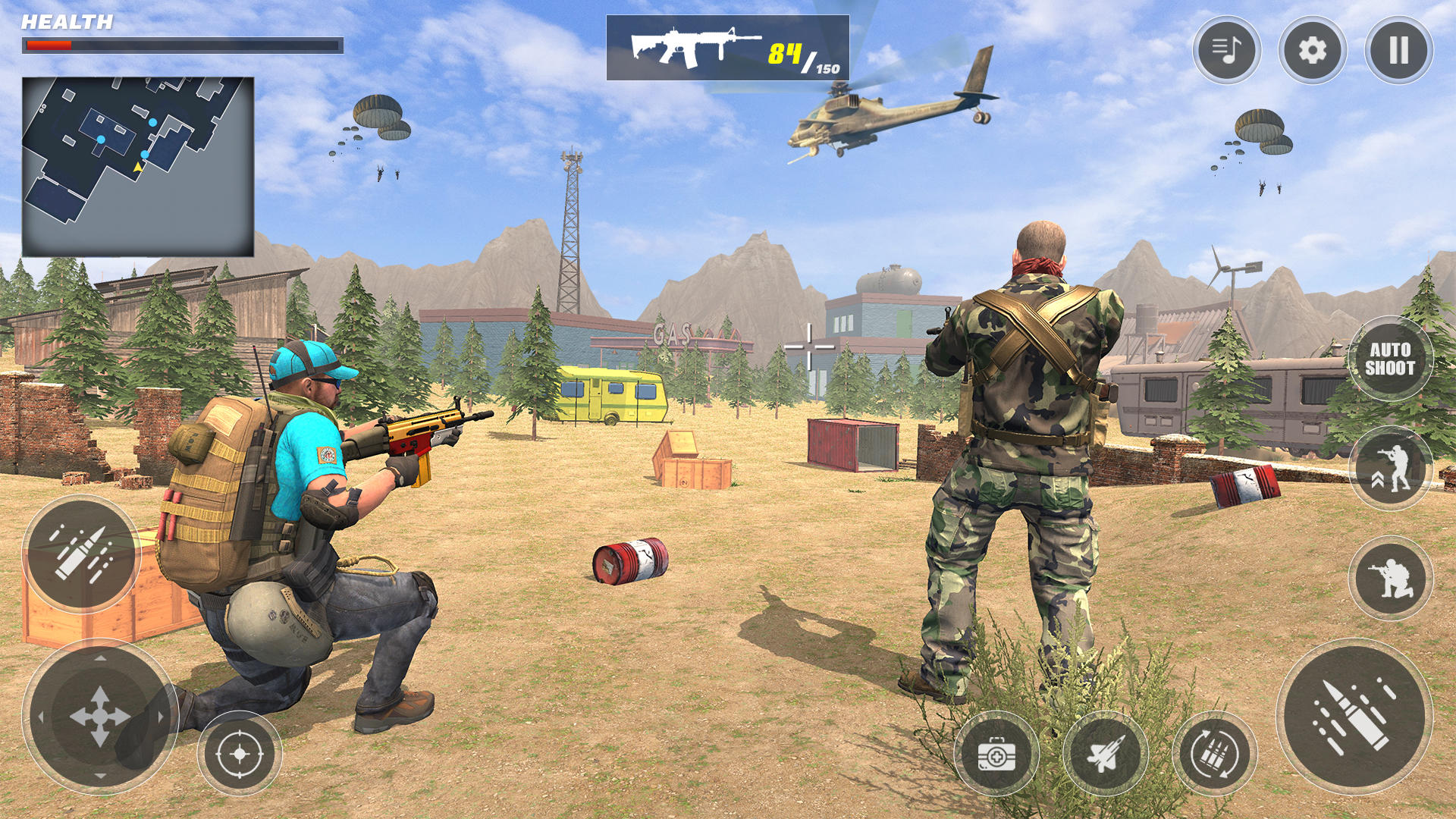Tap the crosshair aim button
1456x819 pixels.
[241, 755]
